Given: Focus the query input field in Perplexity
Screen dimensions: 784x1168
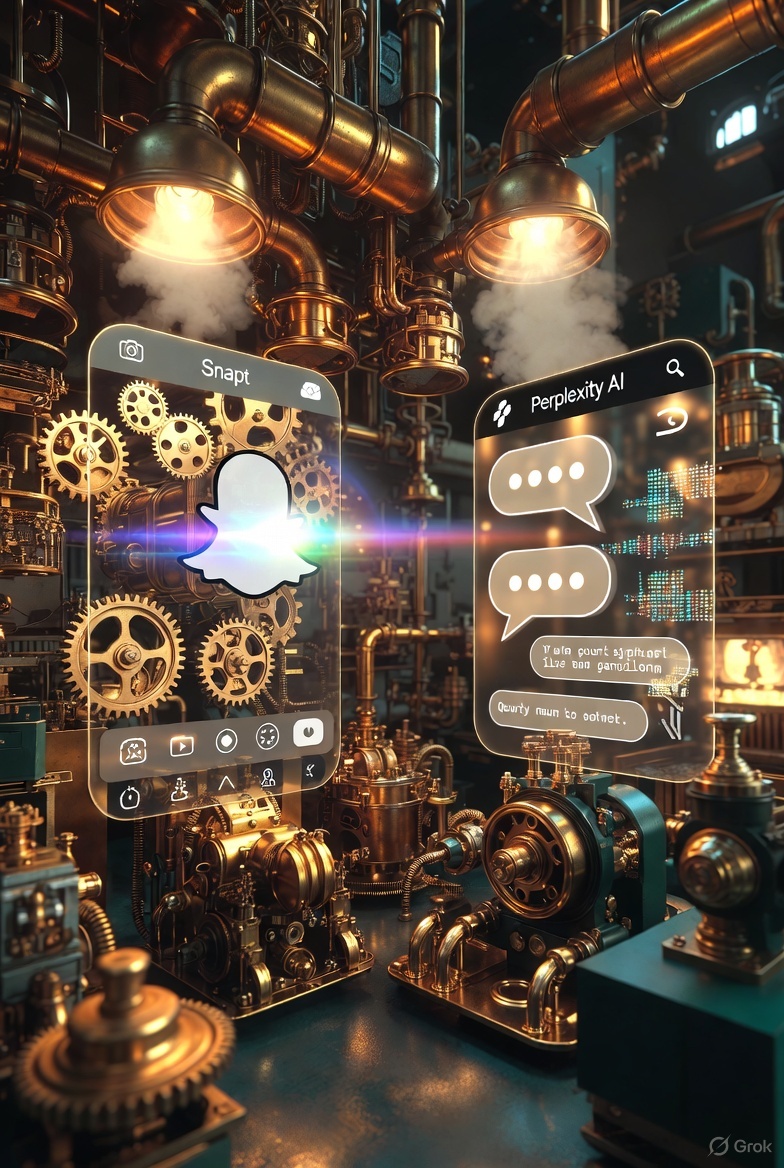Looking at the screenshot, I should (568, 716).
